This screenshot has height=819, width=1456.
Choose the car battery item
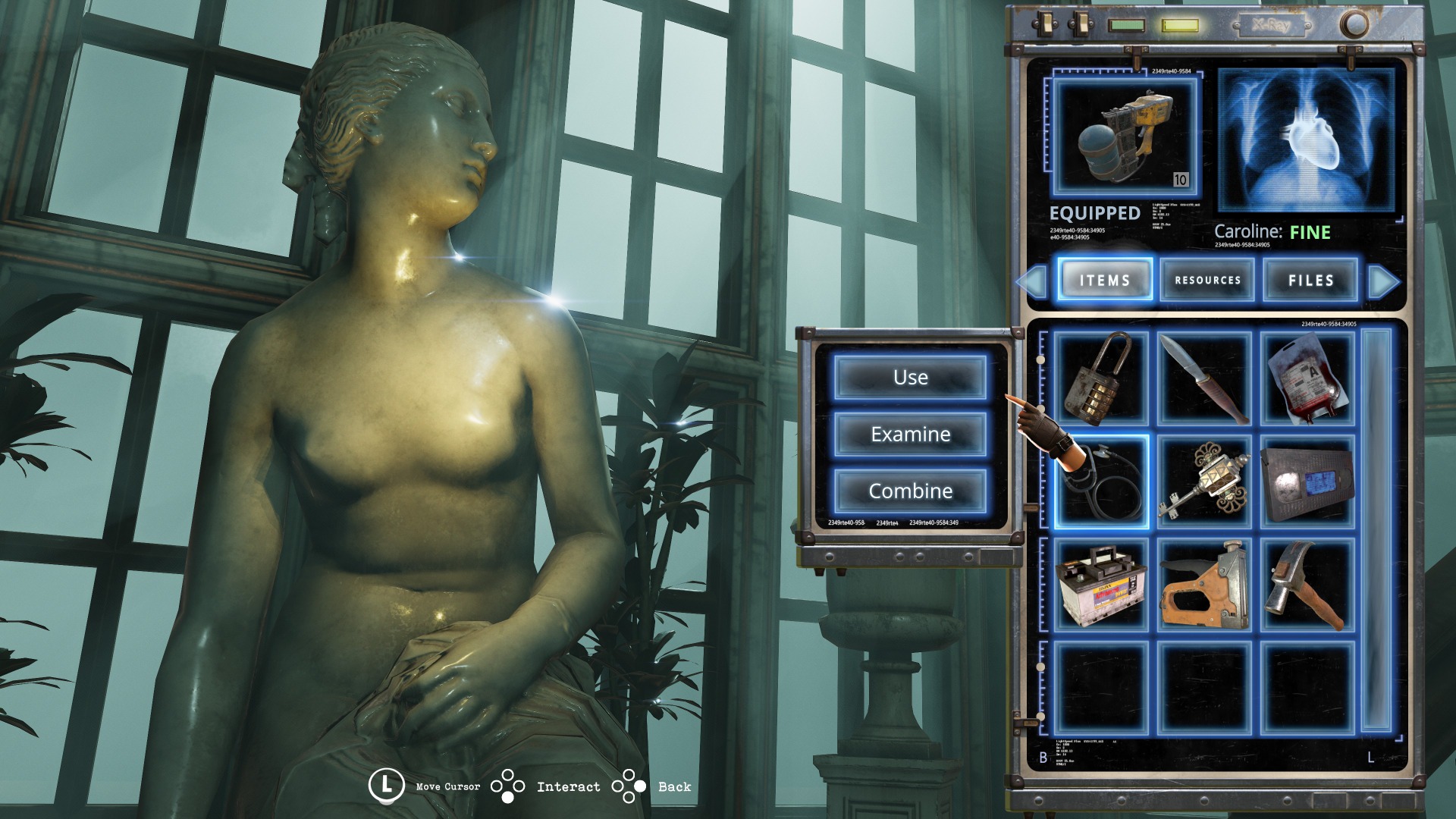tap(1101, 585)
